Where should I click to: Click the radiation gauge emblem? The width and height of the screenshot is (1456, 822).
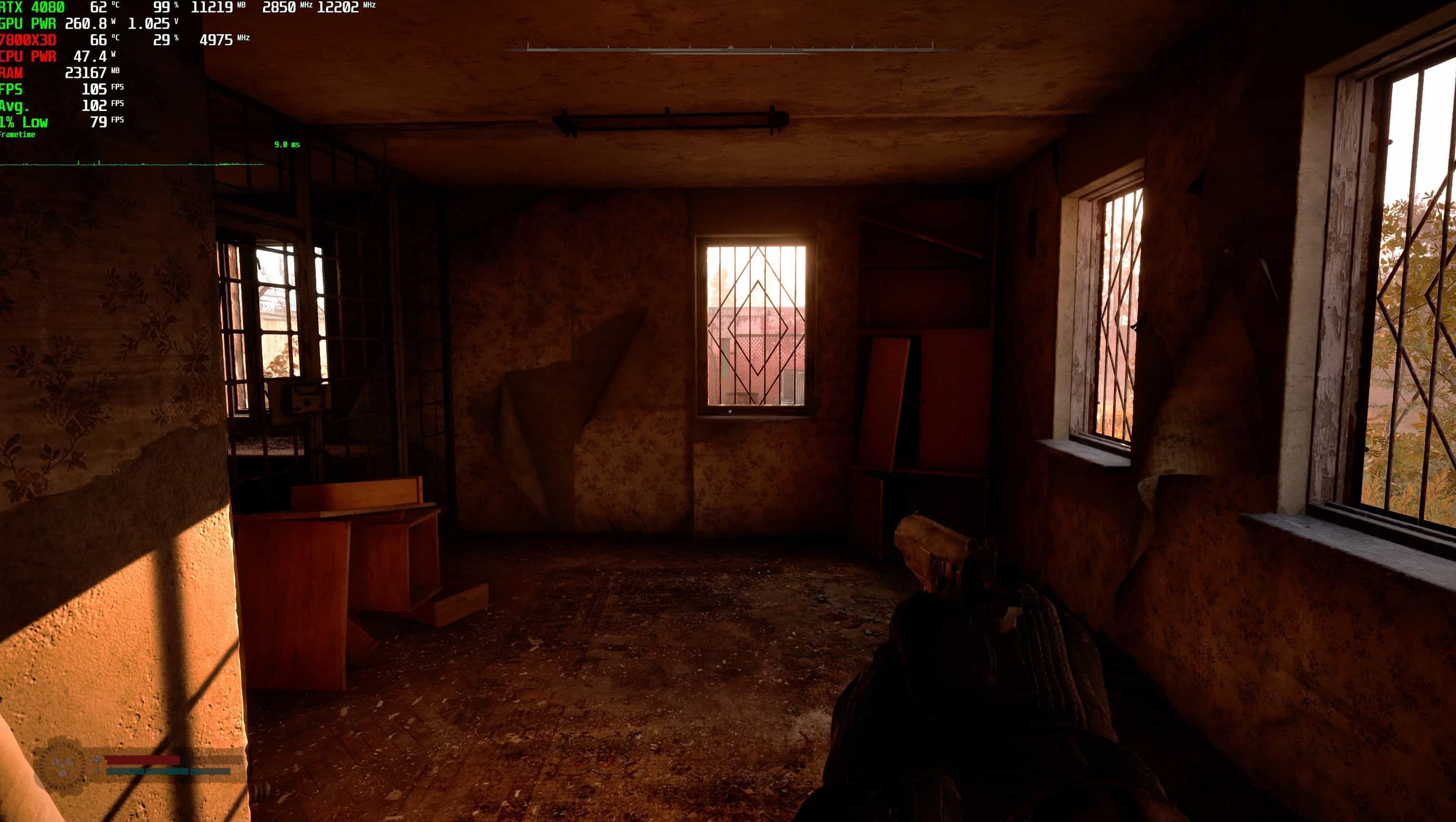click(62, 765)
